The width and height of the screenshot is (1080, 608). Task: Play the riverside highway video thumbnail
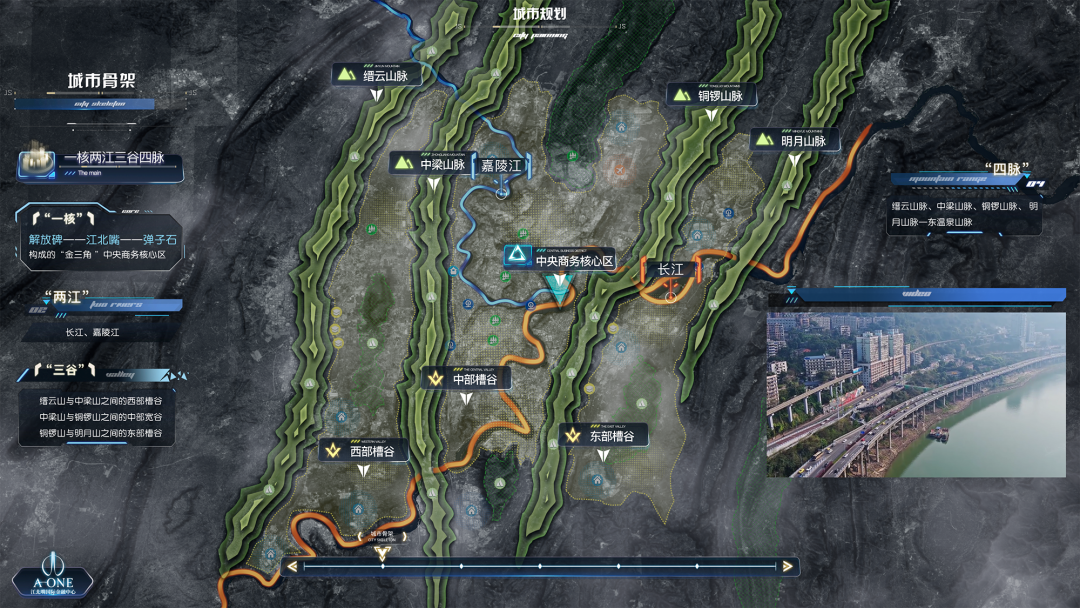point(915,394)
